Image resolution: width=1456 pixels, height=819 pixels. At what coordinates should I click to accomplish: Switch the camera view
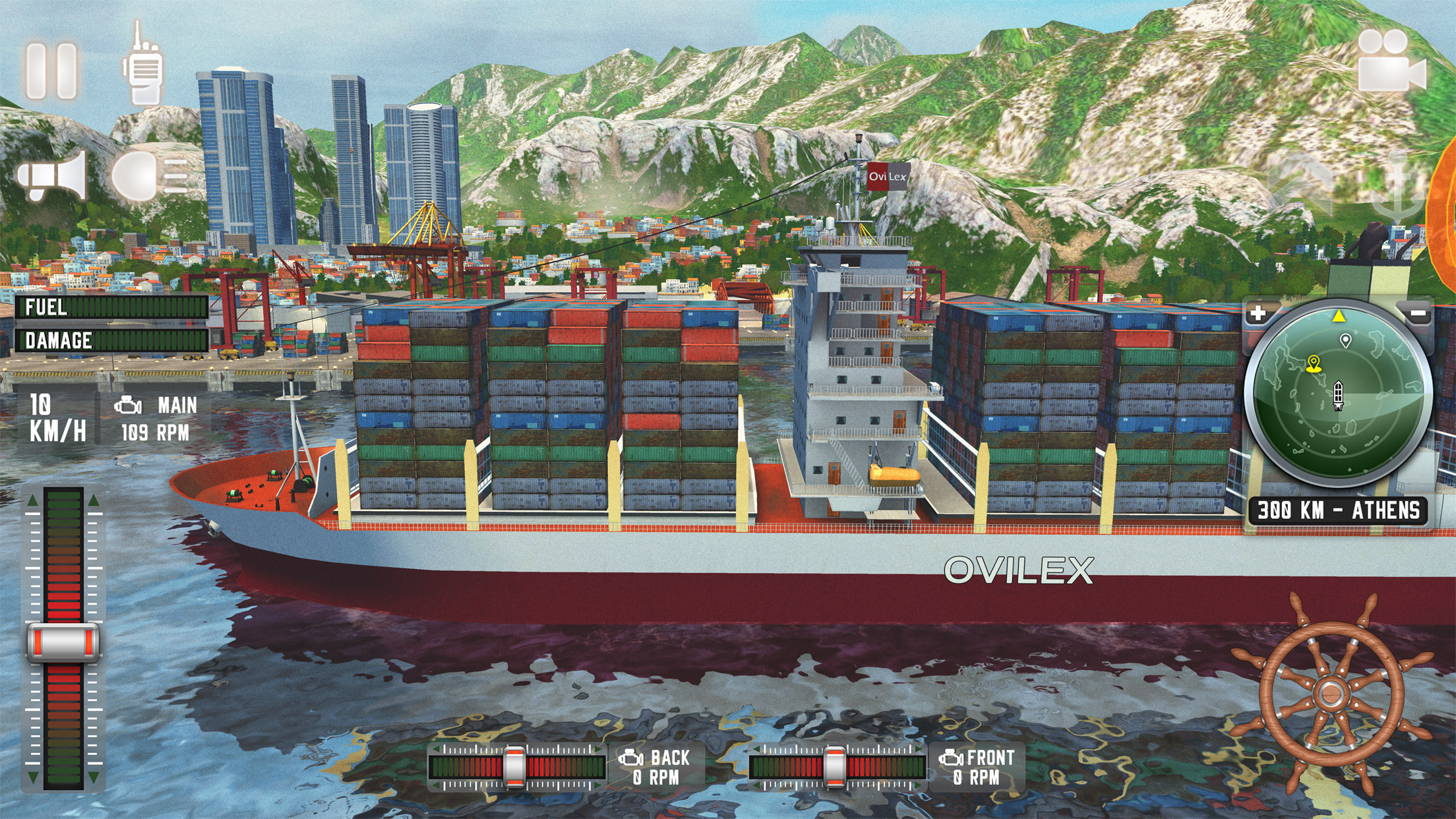[x=1390, y=63]
